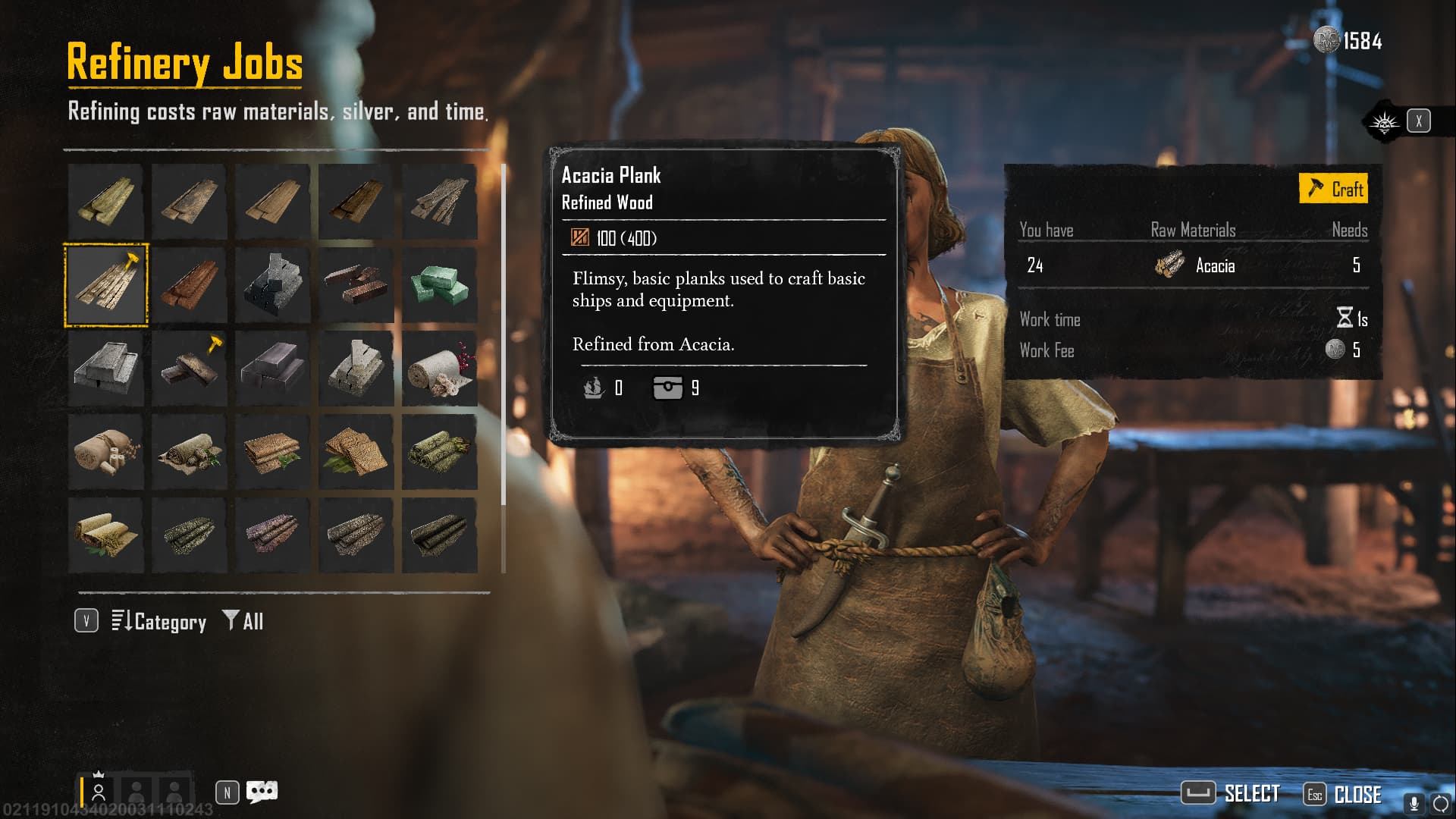
Task: Open the All filter for recipes
Action: [x=243, y=622]
